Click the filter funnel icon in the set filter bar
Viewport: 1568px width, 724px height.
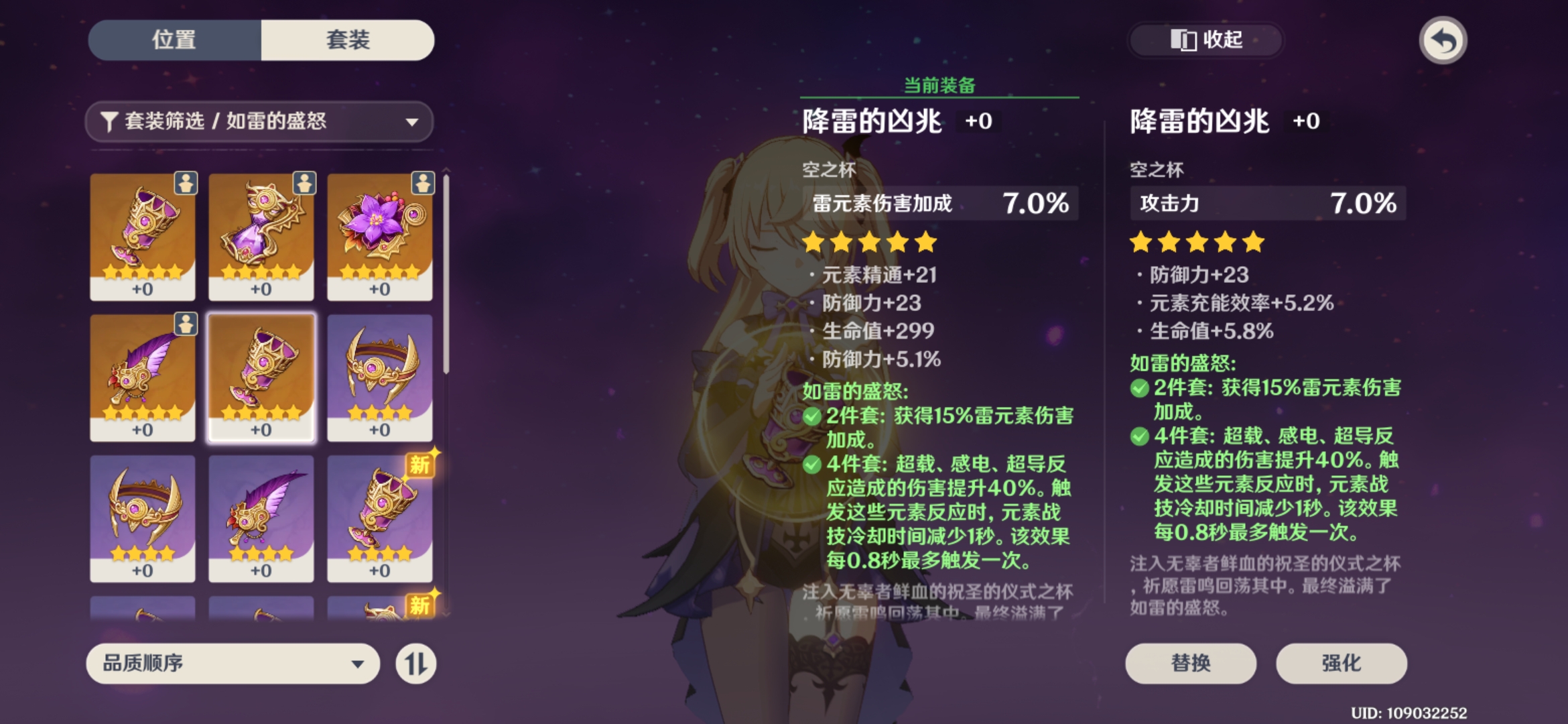coord(111,121)
